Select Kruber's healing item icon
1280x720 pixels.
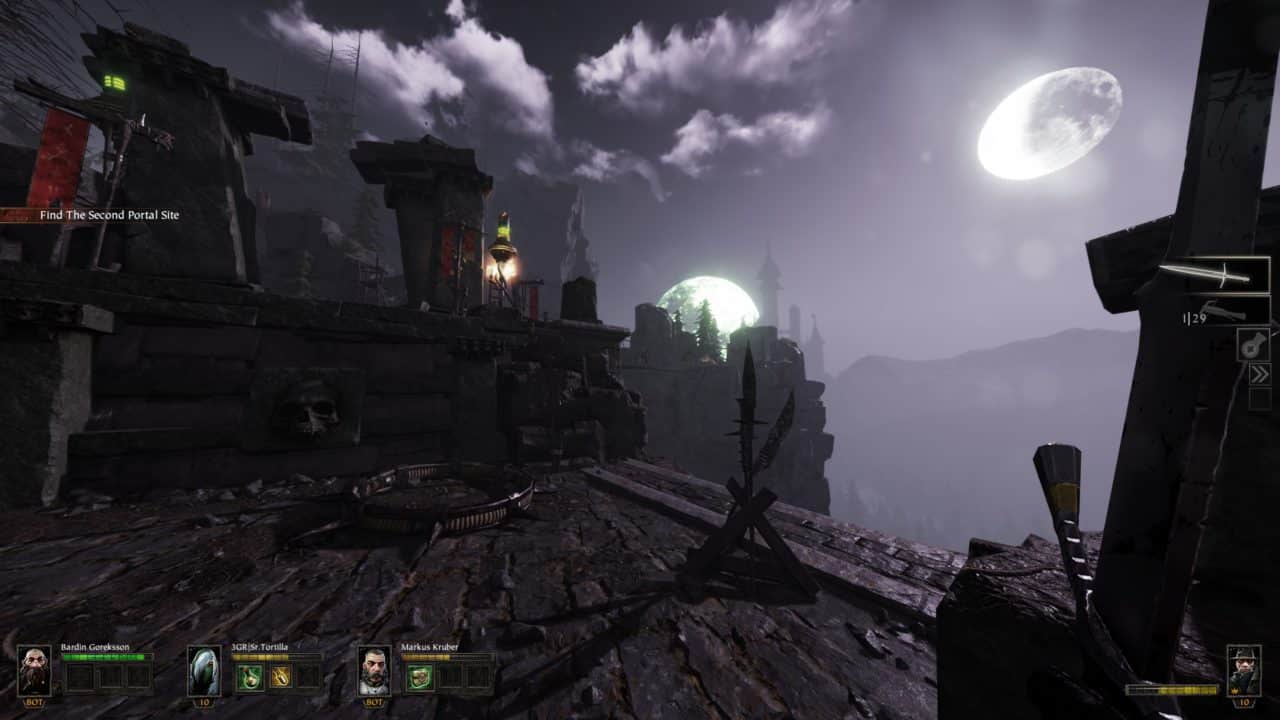pos(419,677)
